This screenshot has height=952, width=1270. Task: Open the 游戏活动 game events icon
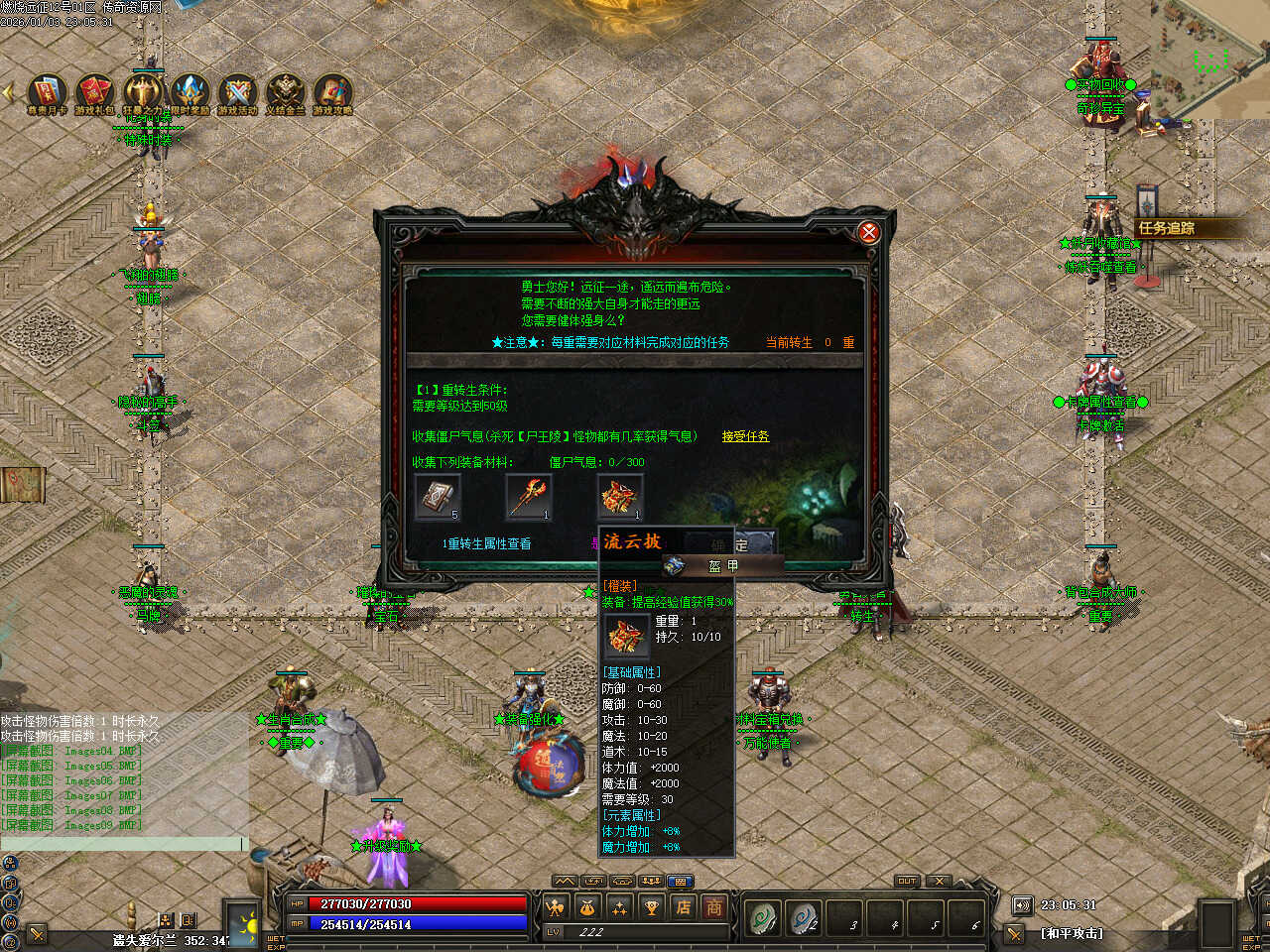(x=238, y=93)
